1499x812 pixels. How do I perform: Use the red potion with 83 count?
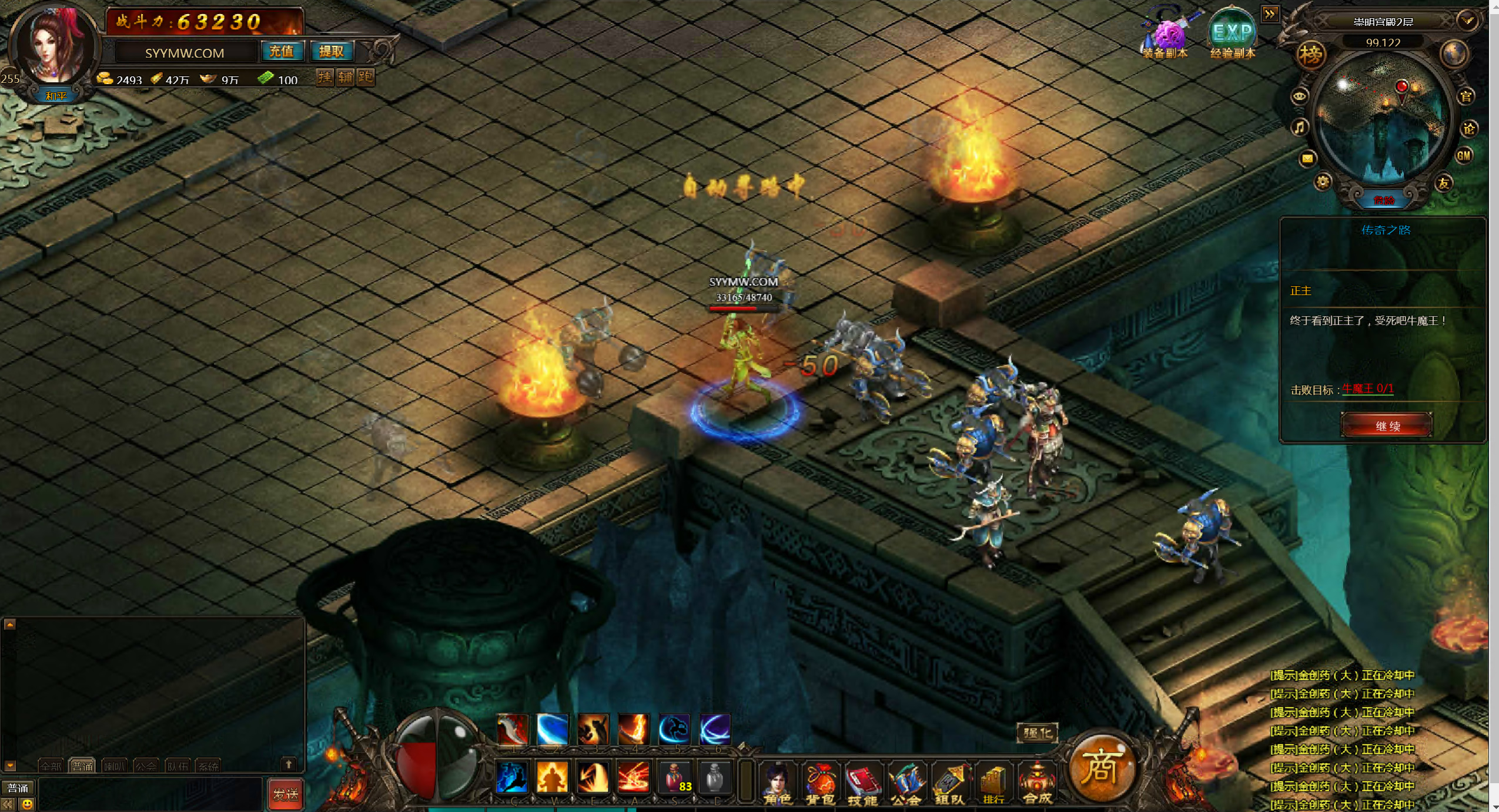[x=675, y=777]
